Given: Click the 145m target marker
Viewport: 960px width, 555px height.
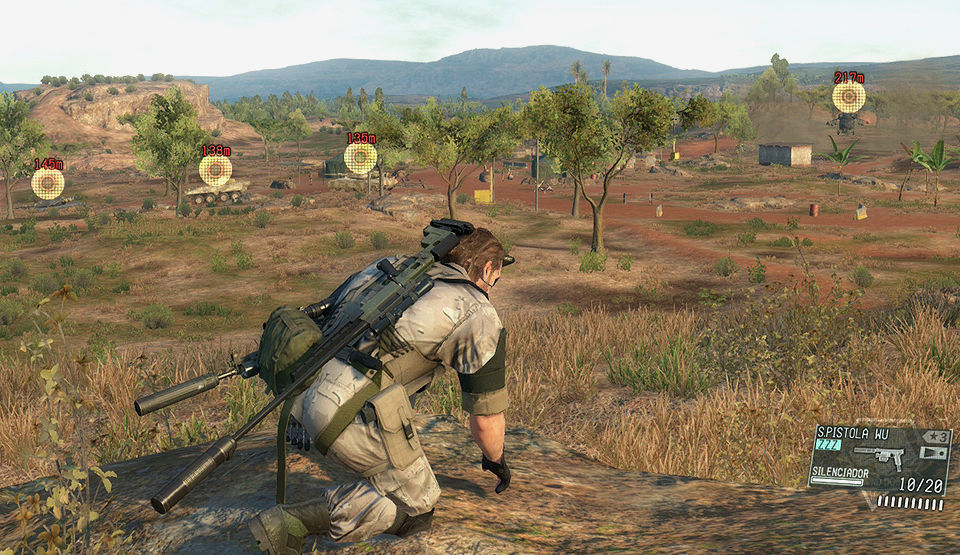Looking at the screenshot, I should [x=47, y=183].
